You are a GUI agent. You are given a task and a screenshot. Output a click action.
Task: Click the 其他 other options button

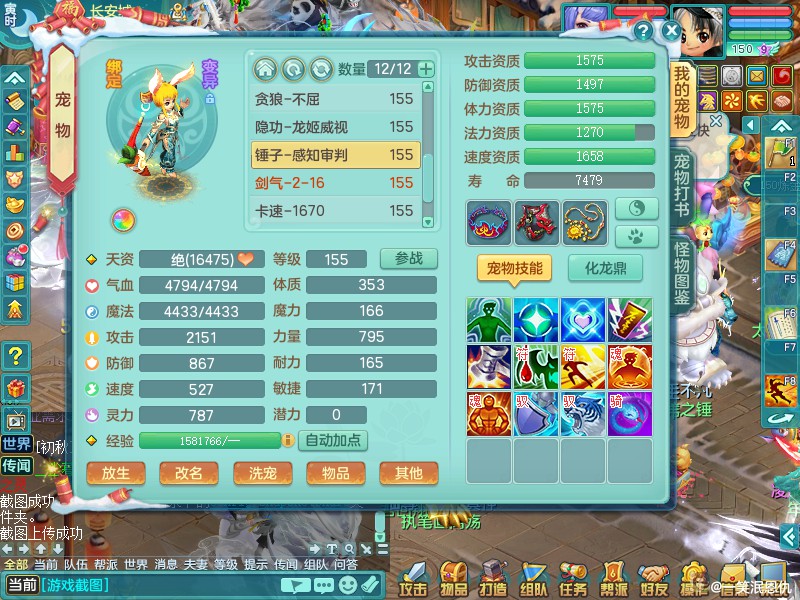pyautogui.click(x=408, y=473)
